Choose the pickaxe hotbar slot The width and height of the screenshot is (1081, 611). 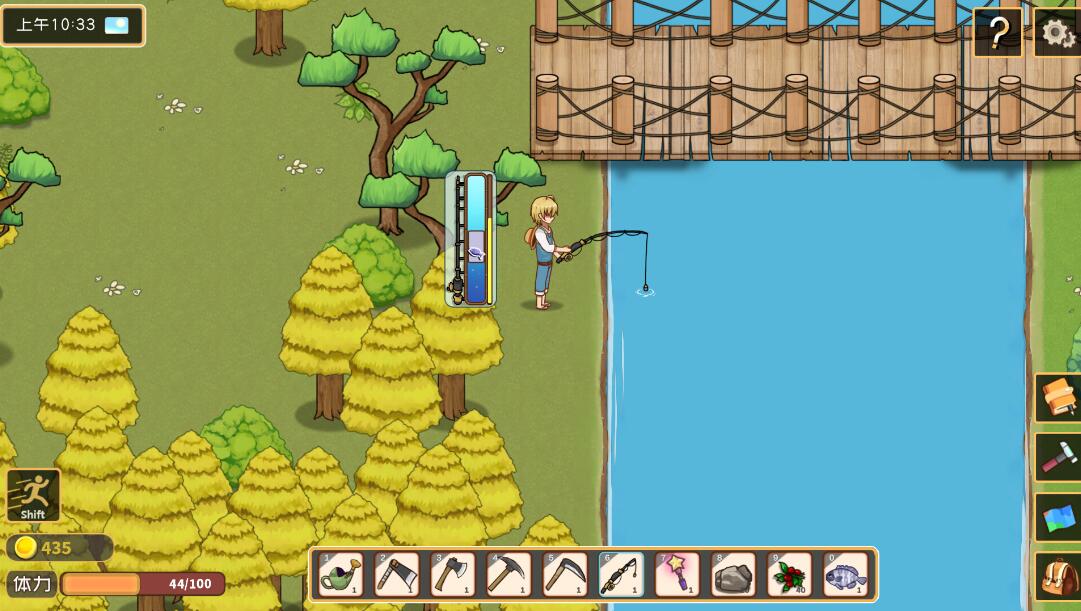pyautogui.click(x=509, y=574)
